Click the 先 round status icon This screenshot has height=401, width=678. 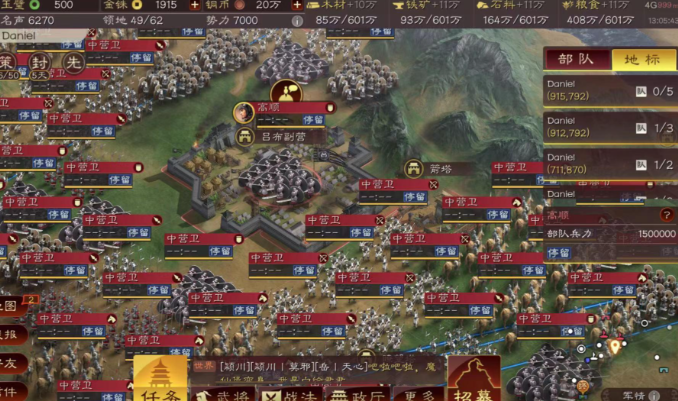point(73,62)
